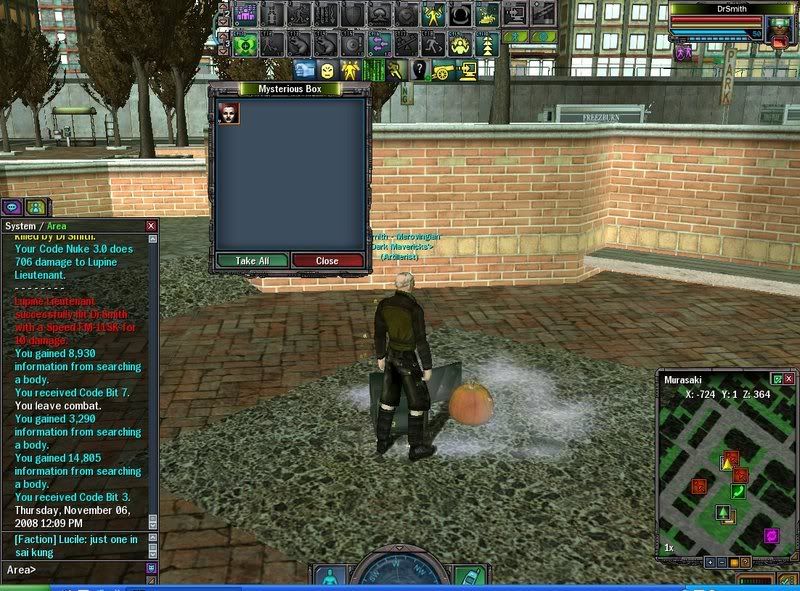
Task: Activate the purple arrows swap ability
Action: 379,44
